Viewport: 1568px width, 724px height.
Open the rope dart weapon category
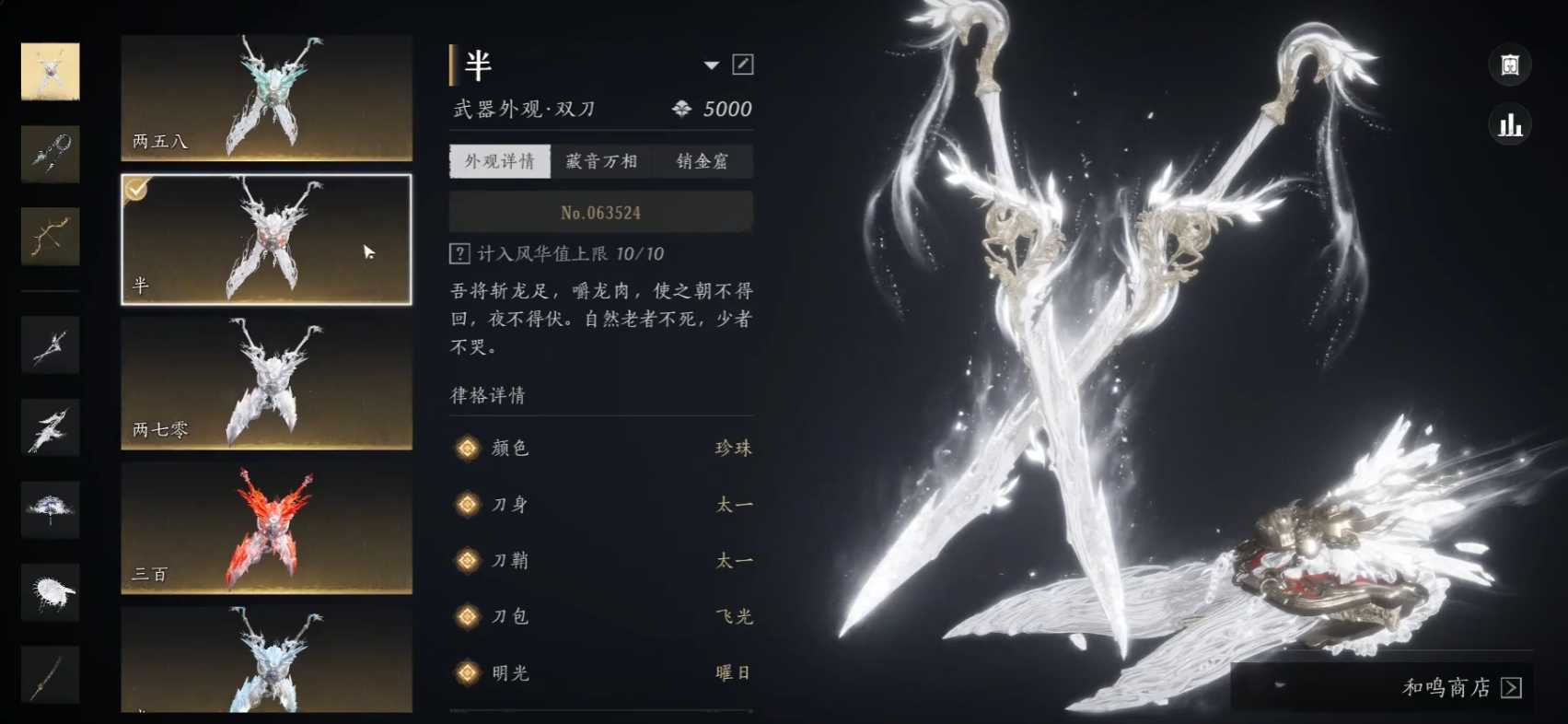click(51, 154)
